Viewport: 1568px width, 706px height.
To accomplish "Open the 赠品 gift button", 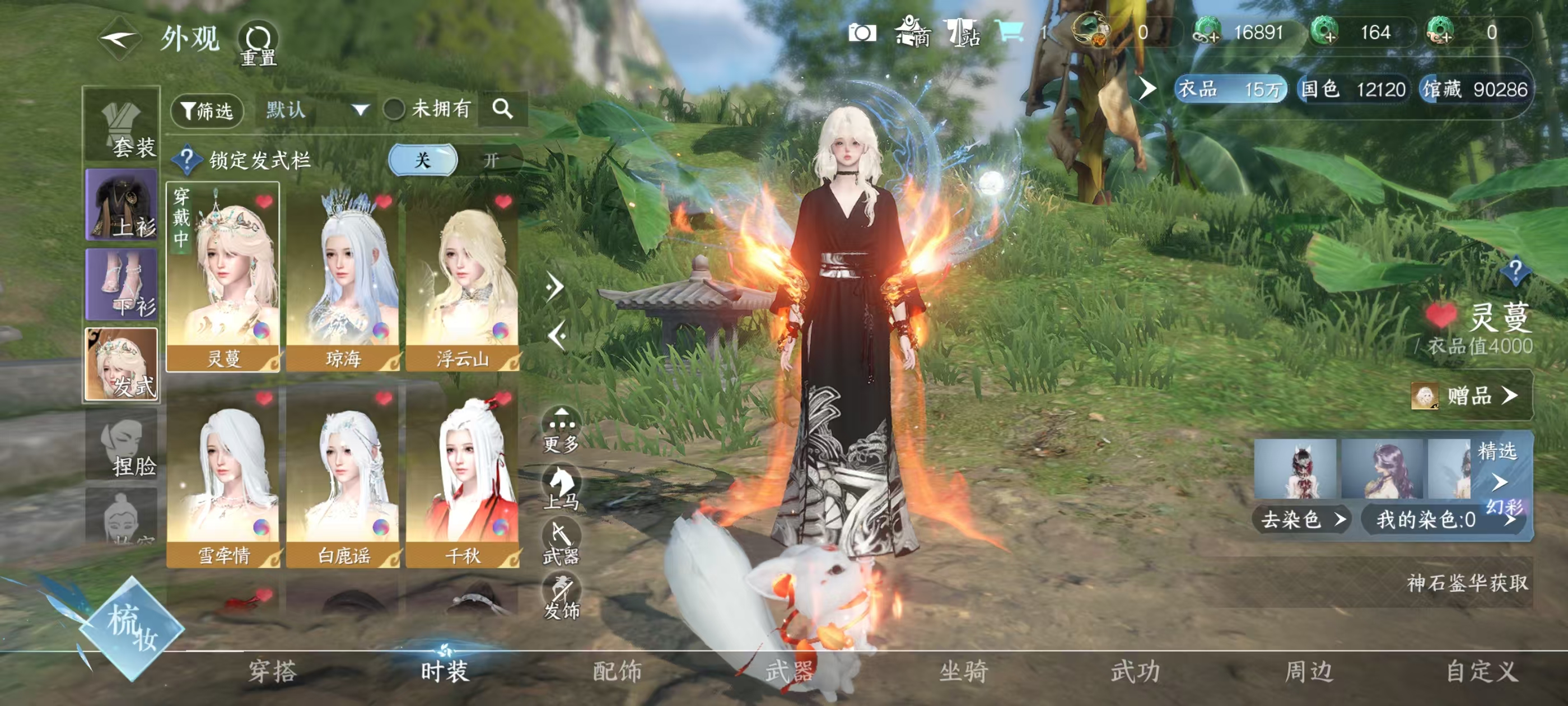I will pos(1469,396).
